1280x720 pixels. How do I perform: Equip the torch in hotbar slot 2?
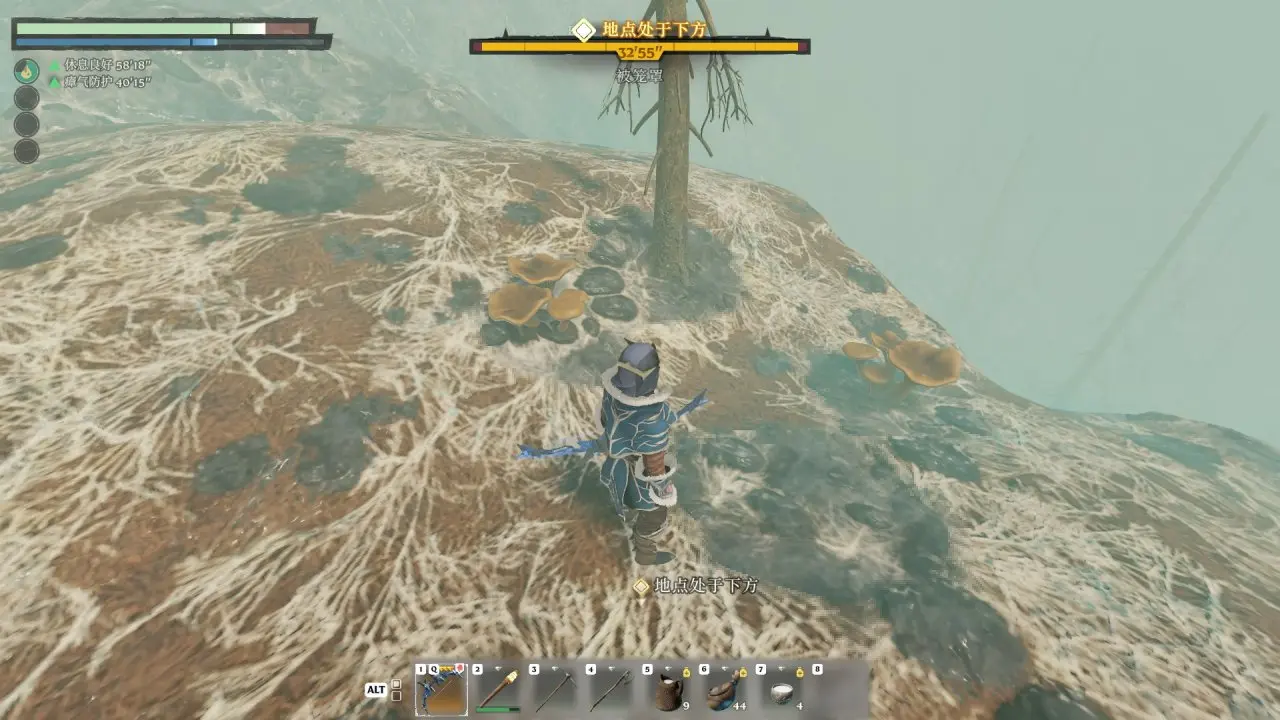(497, 690)
